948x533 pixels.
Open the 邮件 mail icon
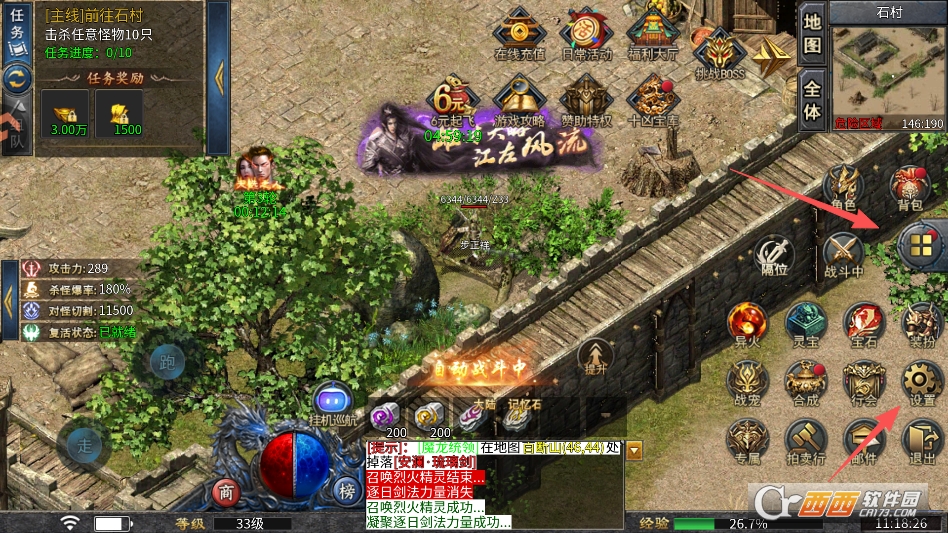point(862,441)
